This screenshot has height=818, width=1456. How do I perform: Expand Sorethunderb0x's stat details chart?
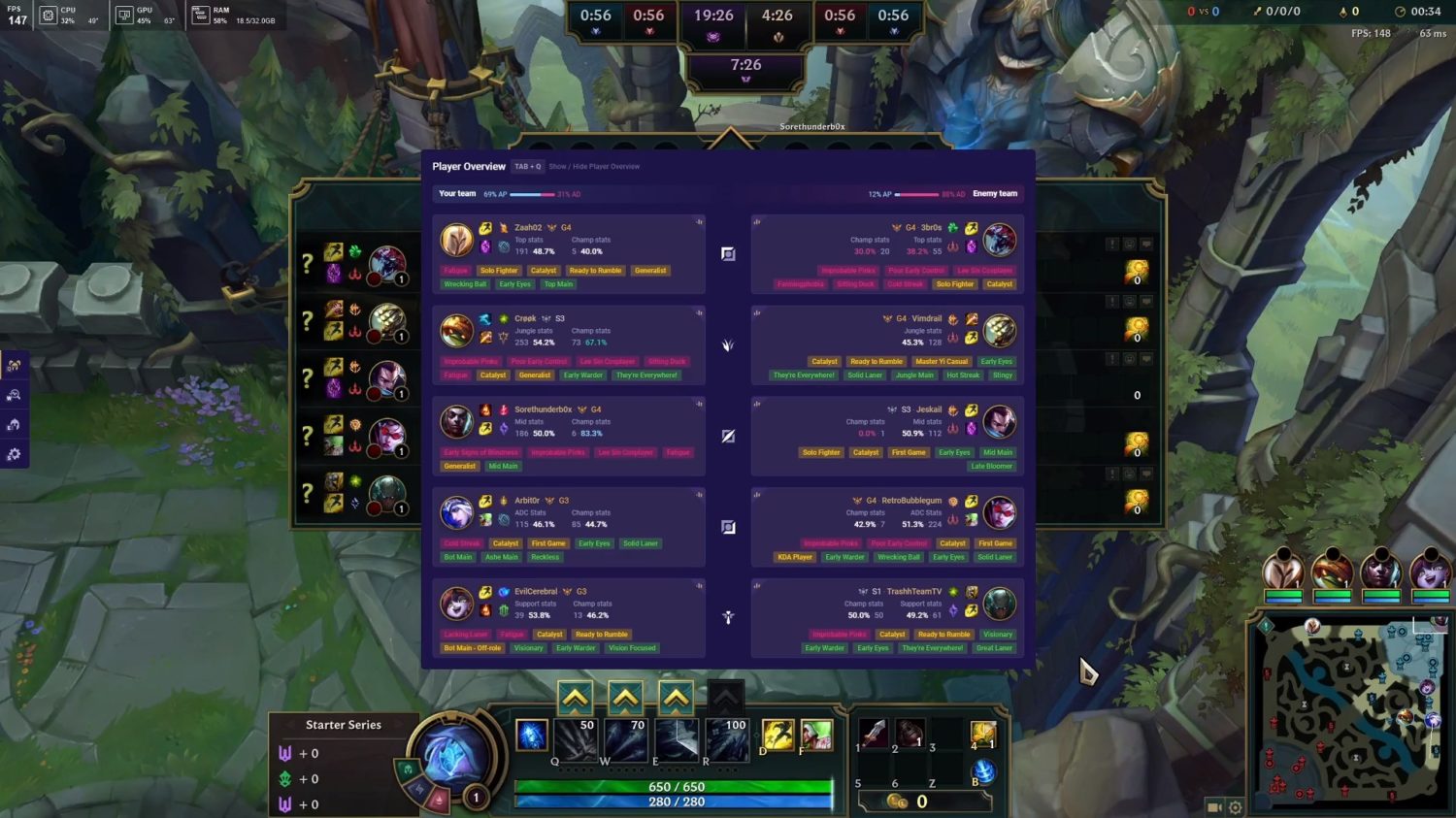tap(698, 404)
